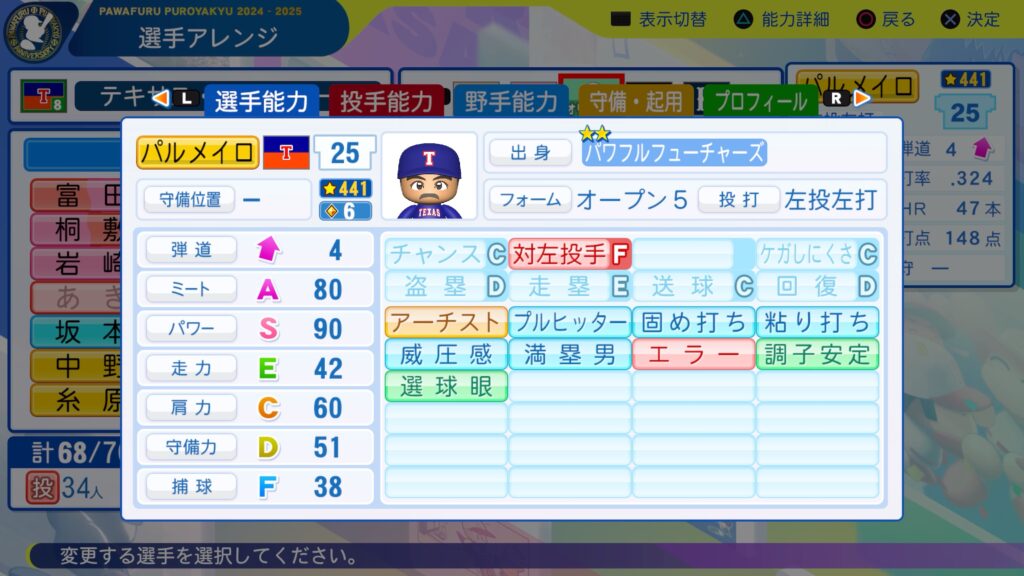Go to the プロフィール tab
Screen dimensions: 1024x576
point(761,101)
